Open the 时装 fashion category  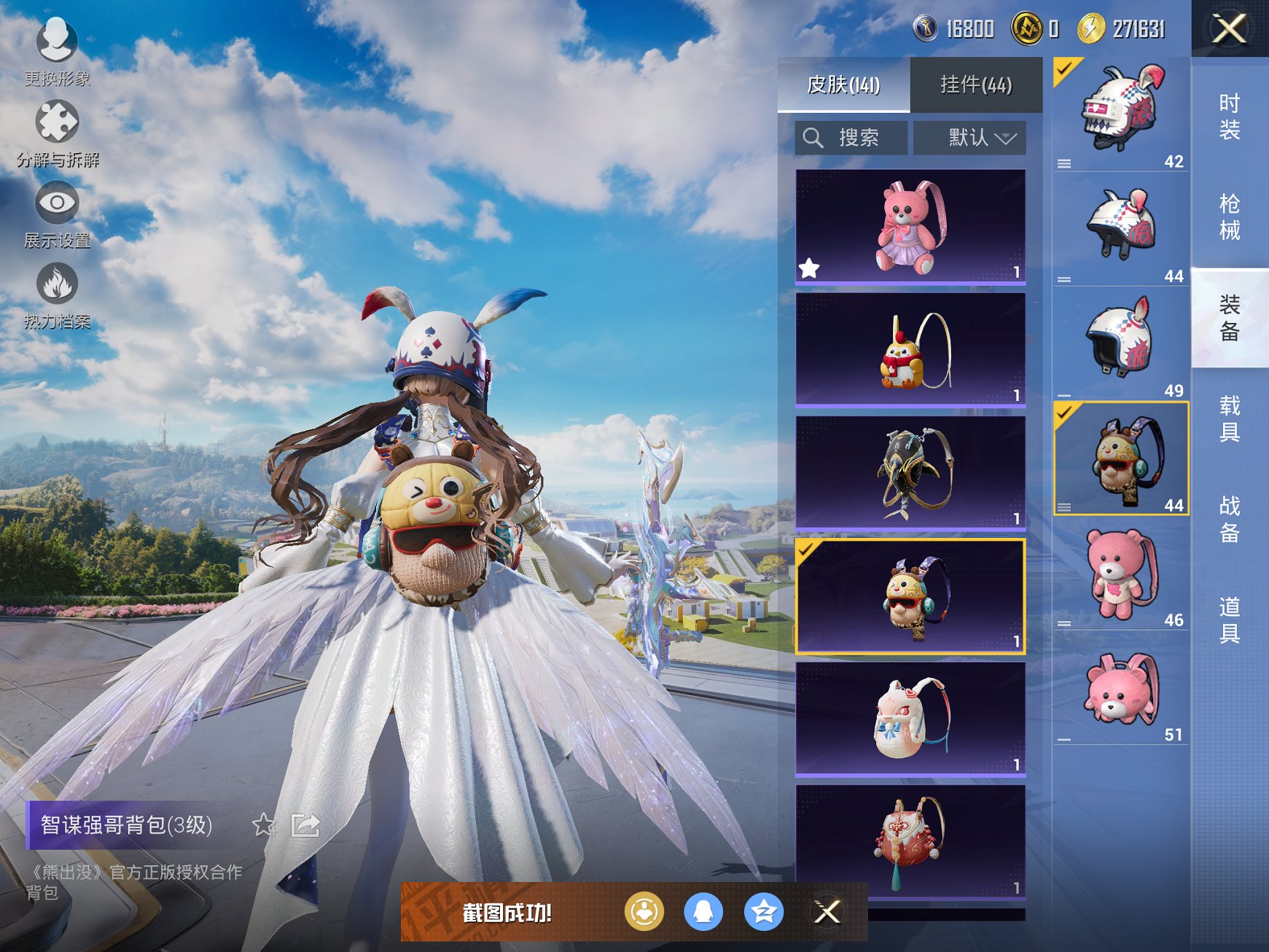(x=1230, y=117)
